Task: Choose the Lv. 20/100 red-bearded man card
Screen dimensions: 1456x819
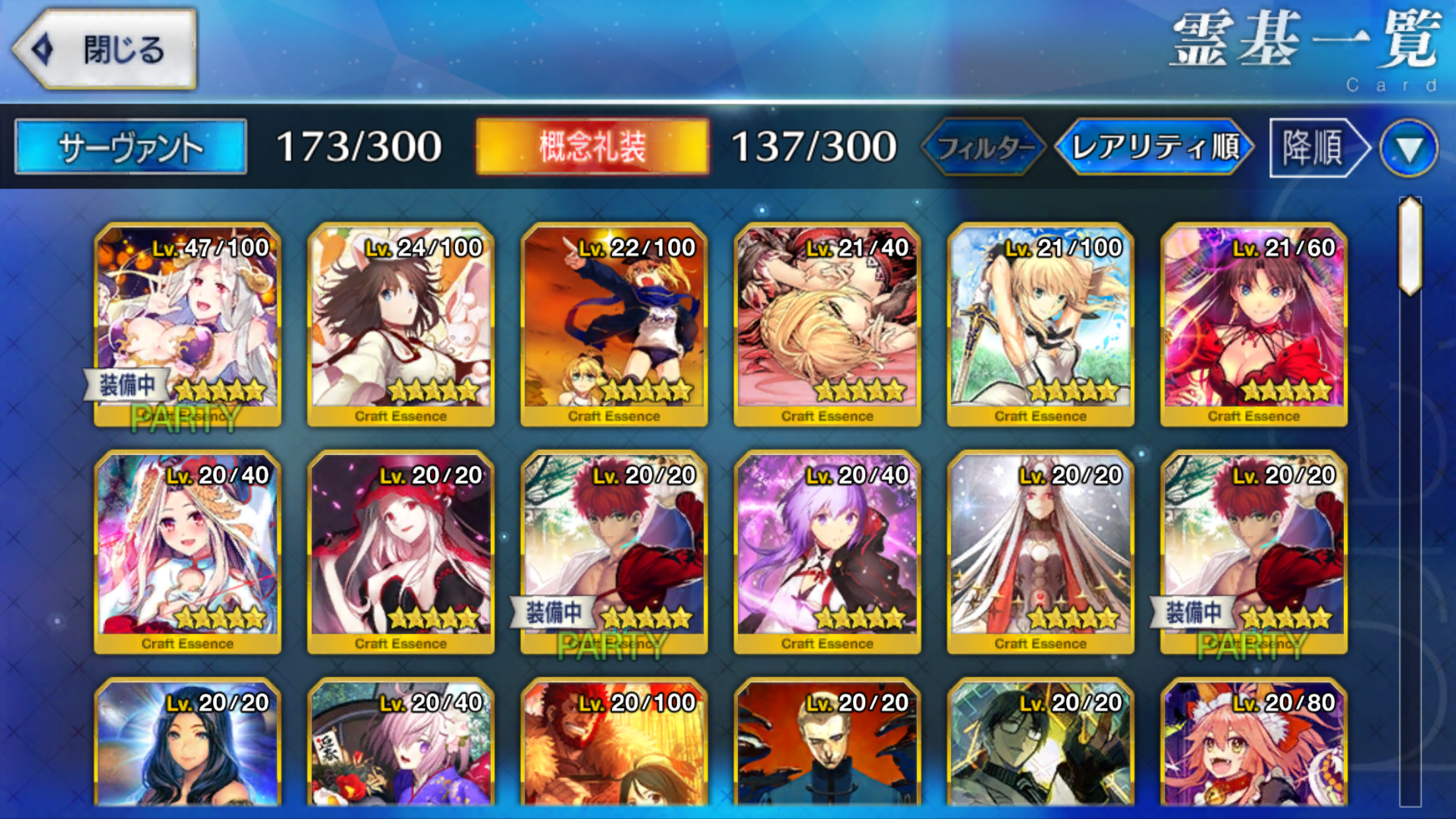Action: pos(614,745)
